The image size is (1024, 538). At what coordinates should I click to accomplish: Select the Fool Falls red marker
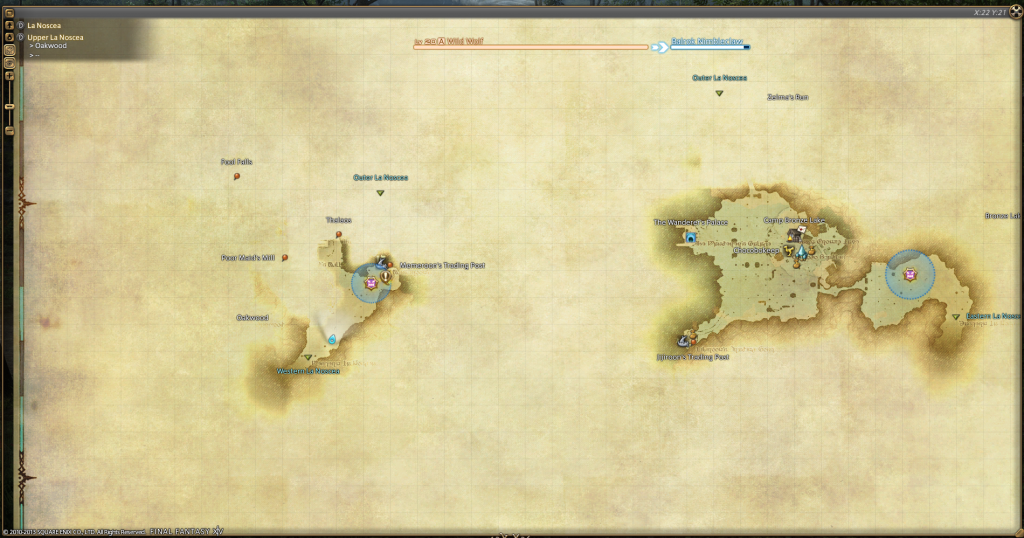coord(237,176)
